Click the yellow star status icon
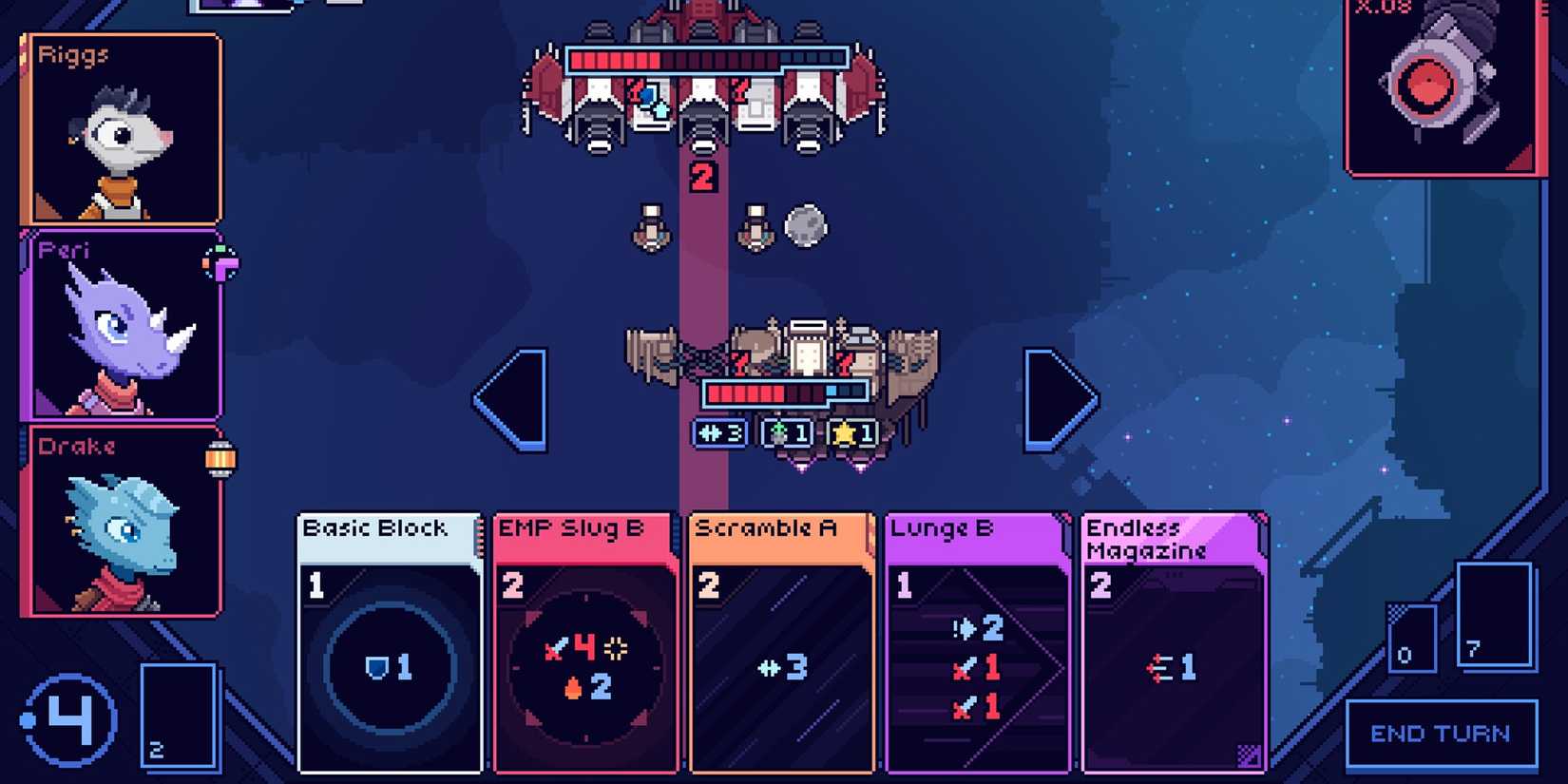 (853, 434)
